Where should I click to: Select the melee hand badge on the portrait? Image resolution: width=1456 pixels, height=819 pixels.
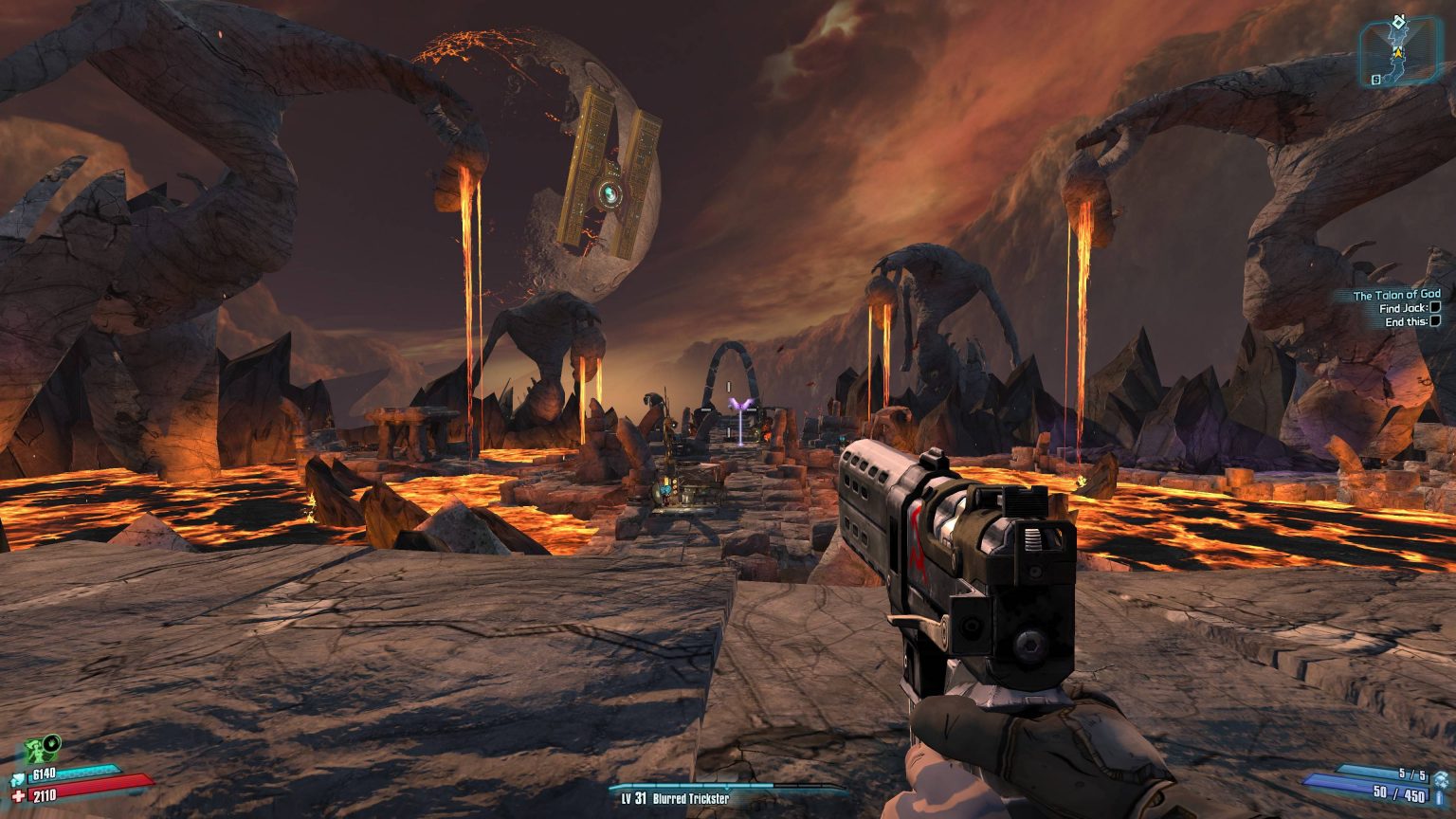click(51, 743)
